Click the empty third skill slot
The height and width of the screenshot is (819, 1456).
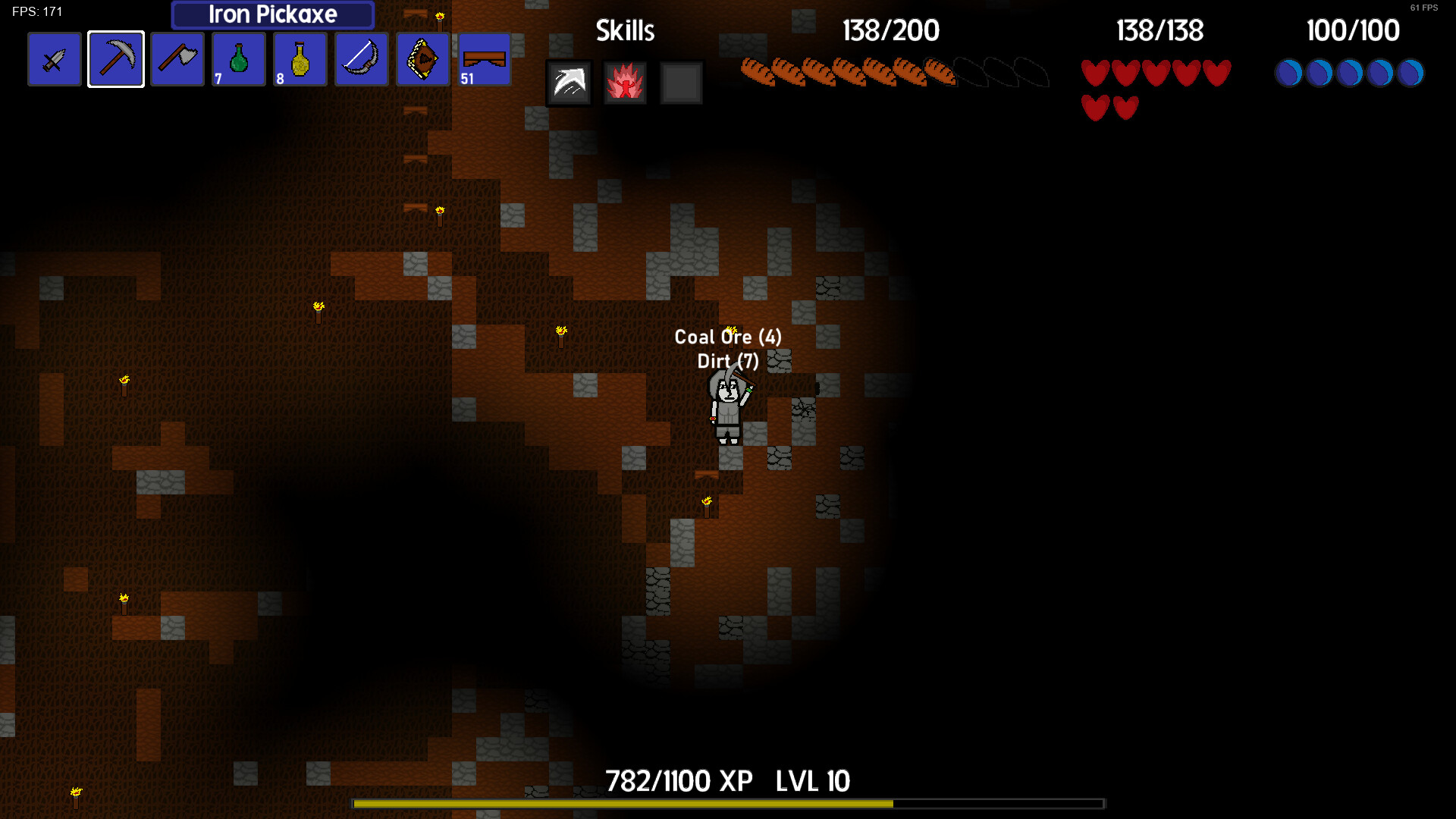tap(680, 83)
